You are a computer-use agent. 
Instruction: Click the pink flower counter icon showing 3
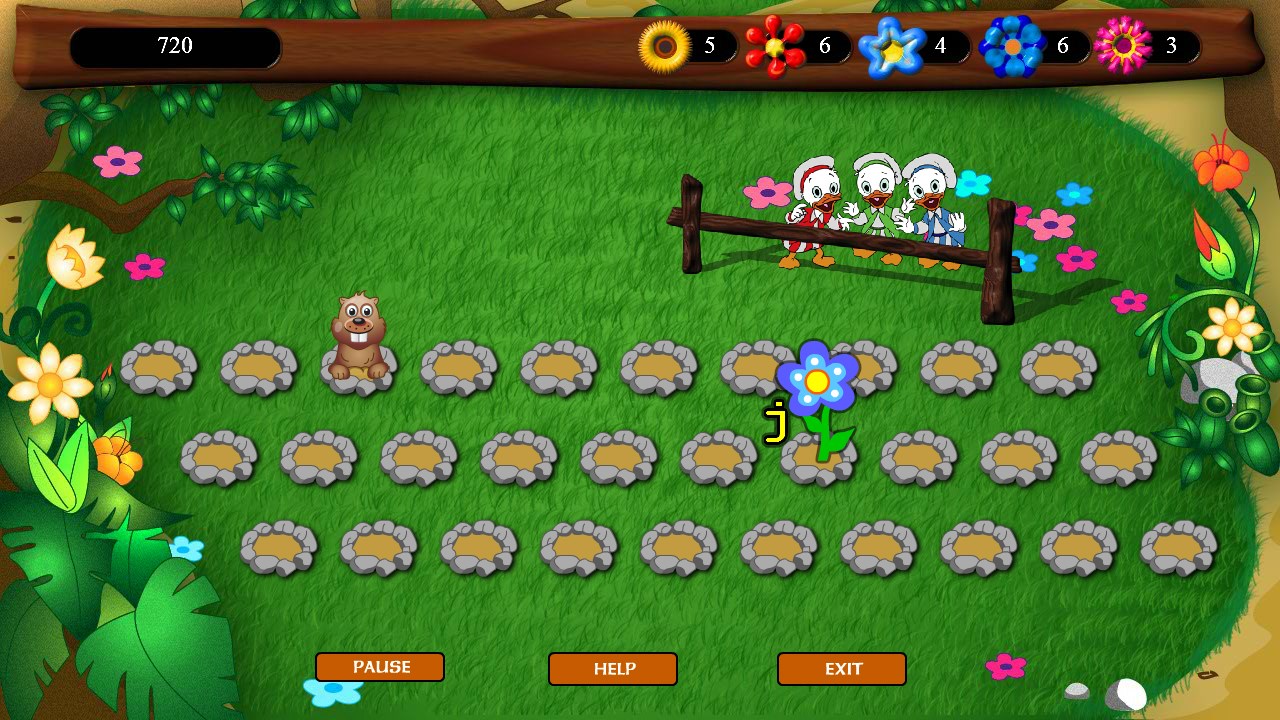click(1122, 44)
